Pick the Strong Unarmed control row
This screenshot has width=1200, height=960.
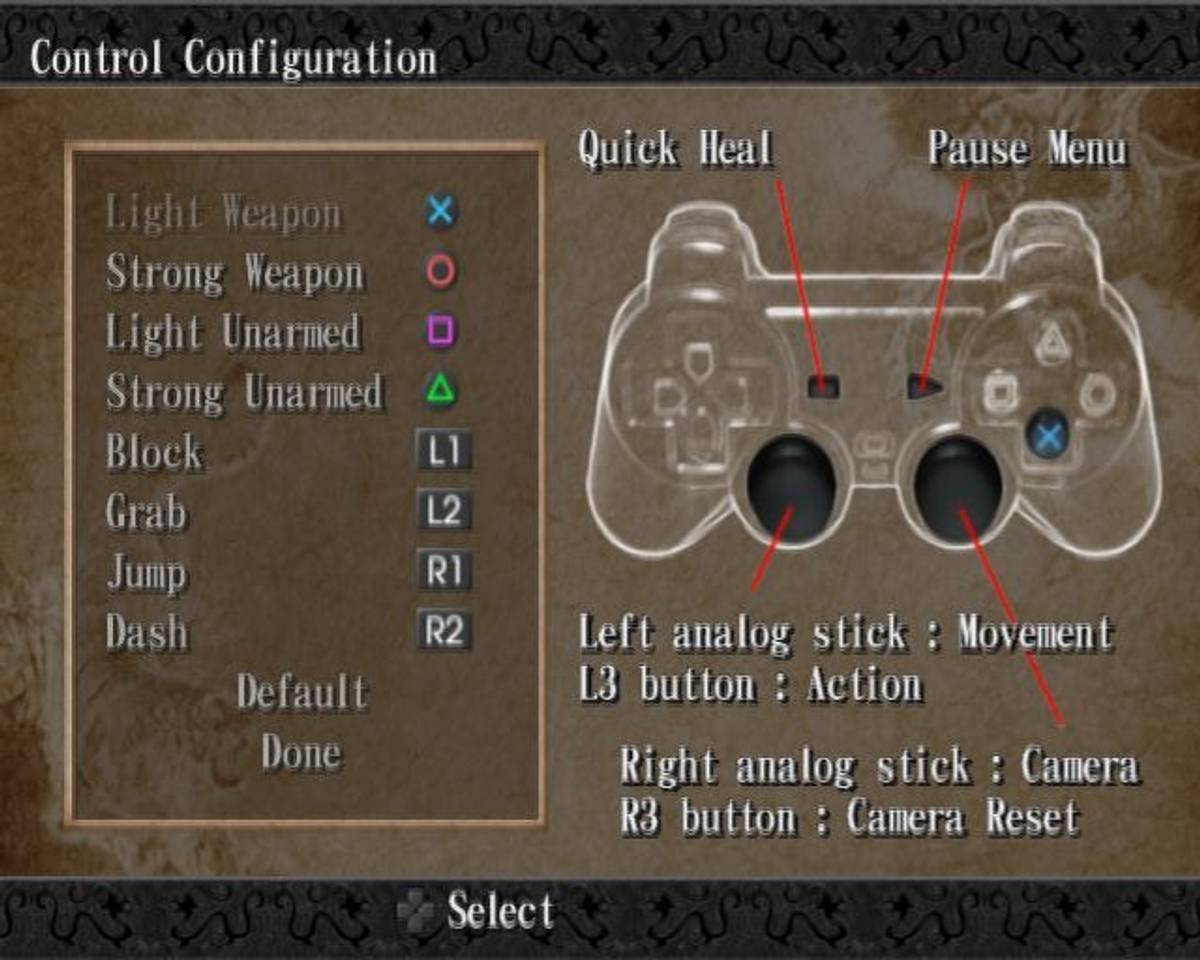(244, 392)
